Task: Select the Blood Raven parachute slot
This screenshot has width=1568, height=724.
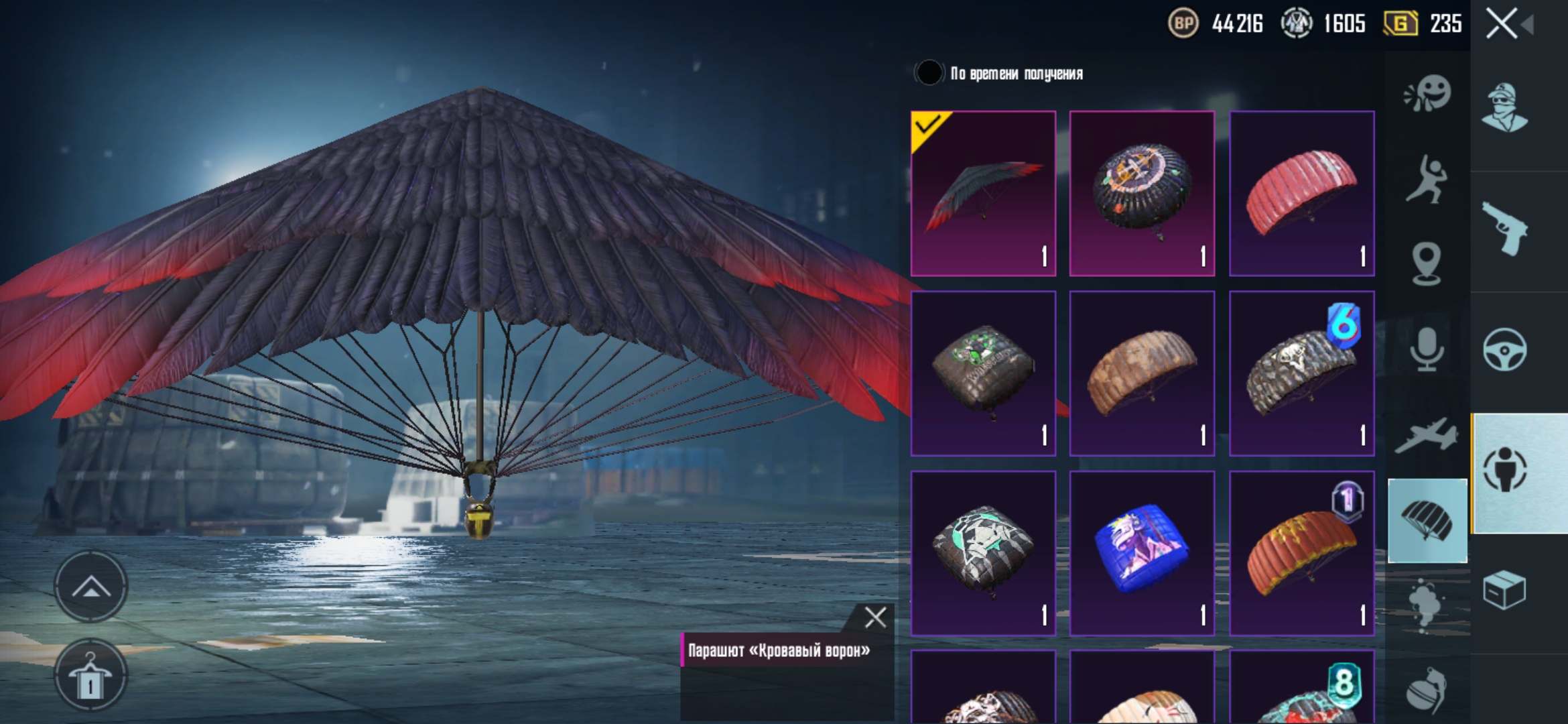Action: 983,194
